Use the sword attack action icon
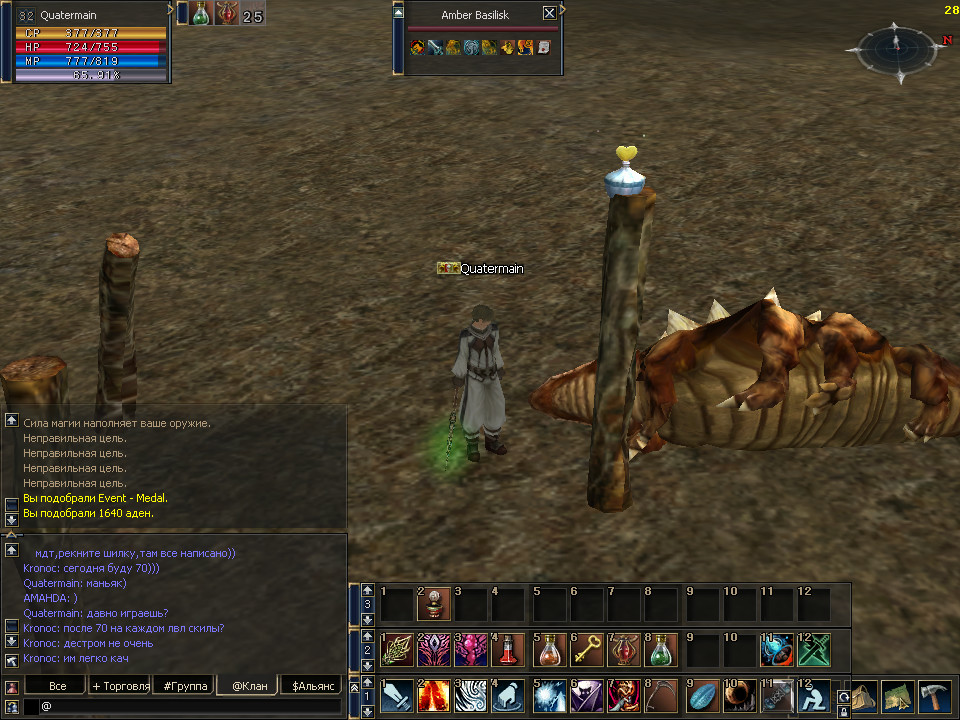The image size is (960, 720). [397, 696]
